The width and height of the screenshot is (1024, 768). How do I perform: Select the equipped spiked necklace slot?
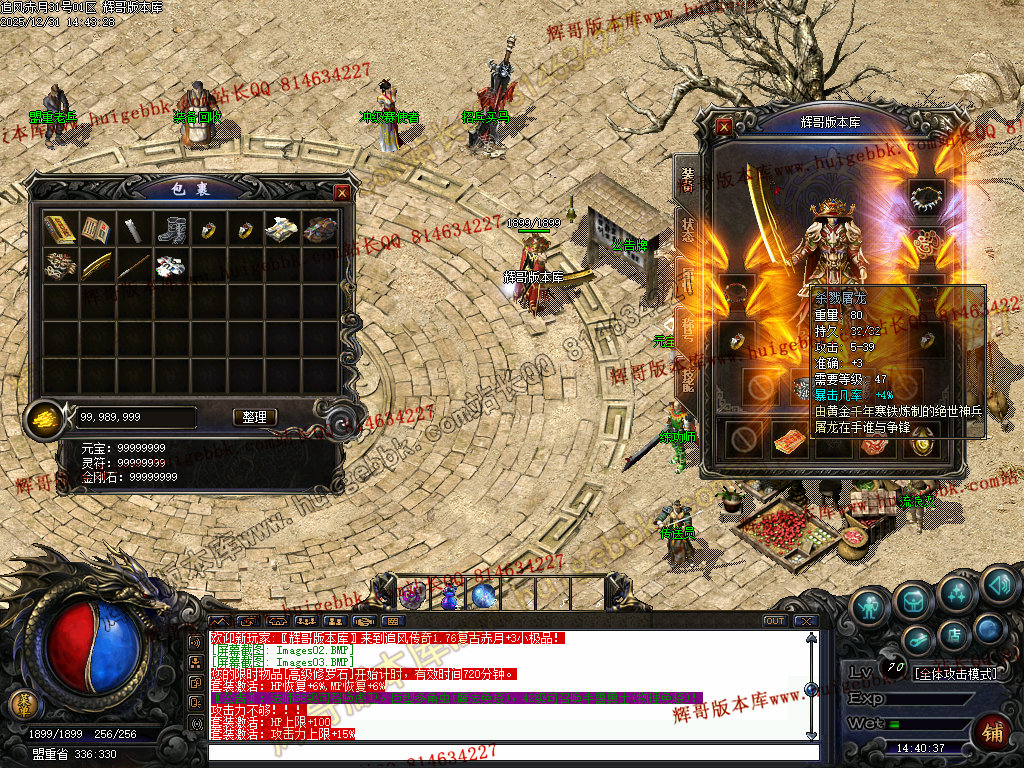click(x=926, y=193)
